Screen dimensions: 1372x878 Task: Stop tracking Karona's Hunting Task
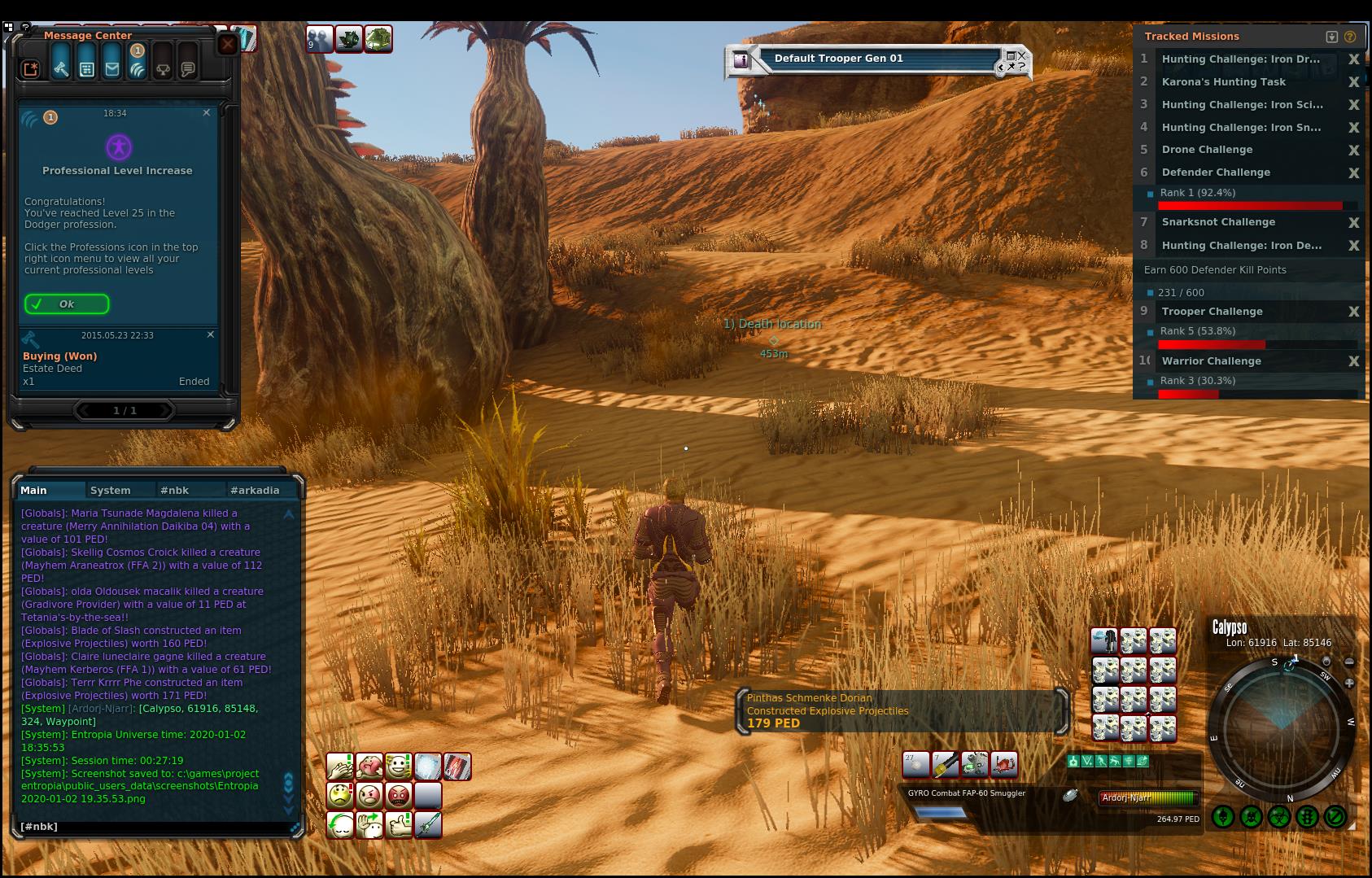tap(1353, 82)
